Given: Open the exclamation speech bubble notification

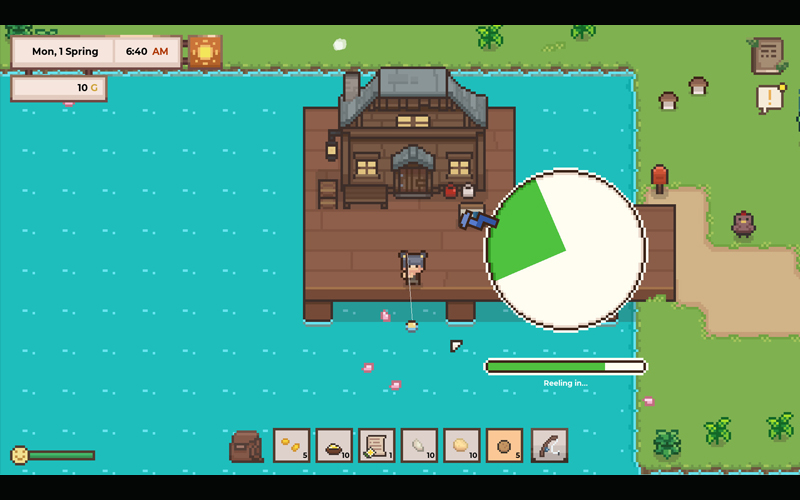Looking at the screenshot, I should tap(770, 98).
